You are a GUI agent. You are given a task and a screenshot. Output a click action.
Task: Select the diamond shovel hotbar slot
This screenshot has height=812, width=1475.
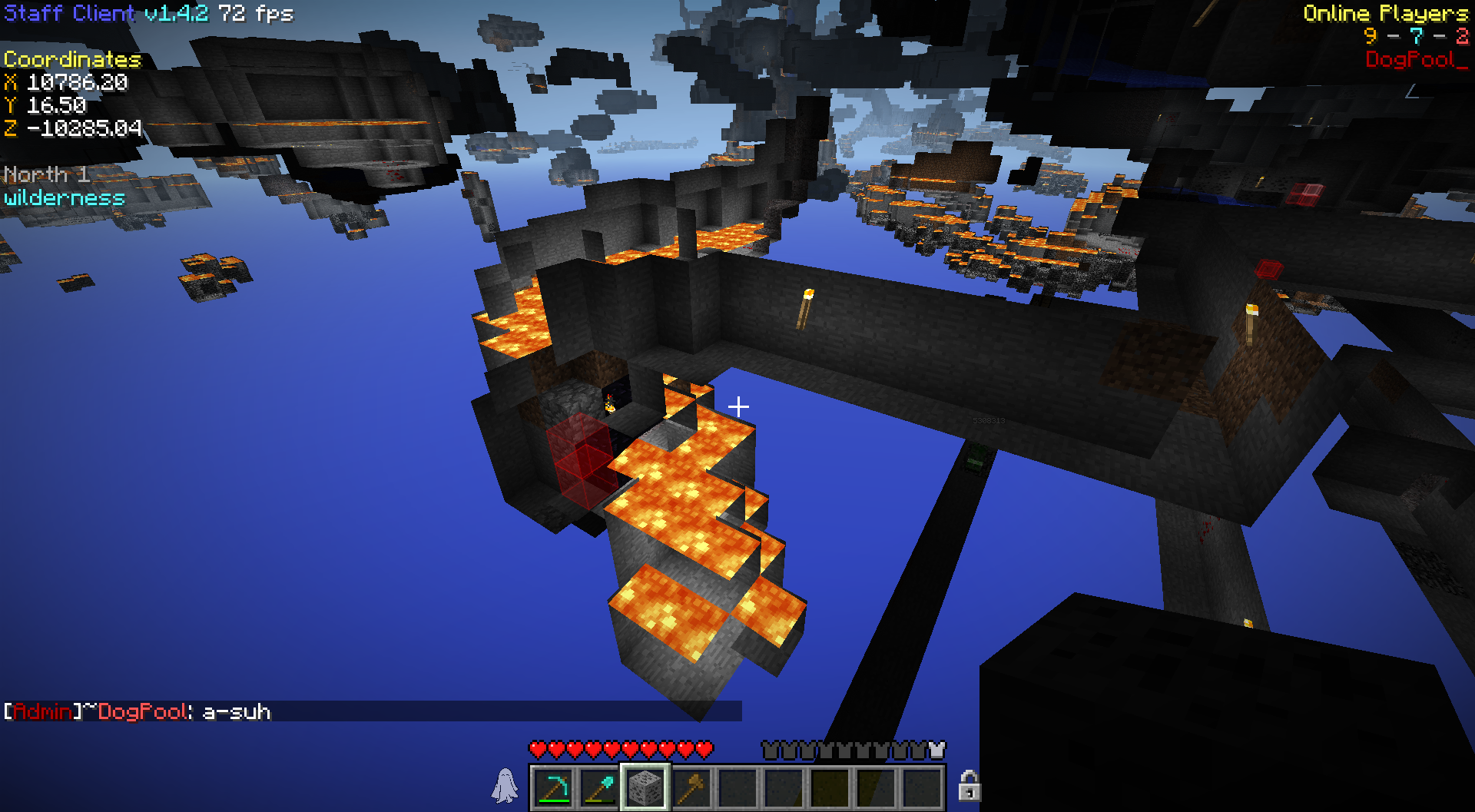pos(599,787)
